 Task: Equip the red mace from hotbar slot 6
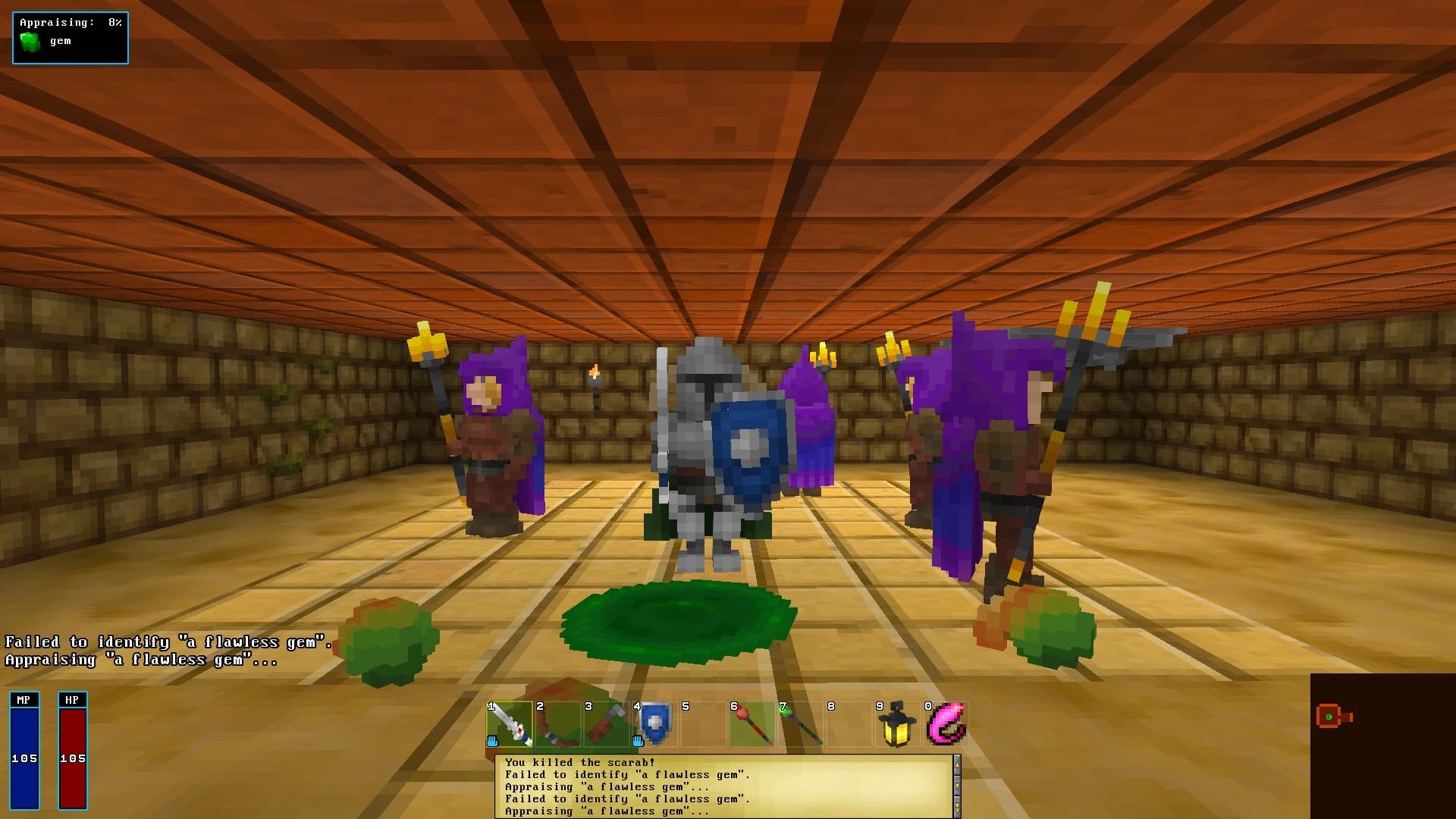753,722
